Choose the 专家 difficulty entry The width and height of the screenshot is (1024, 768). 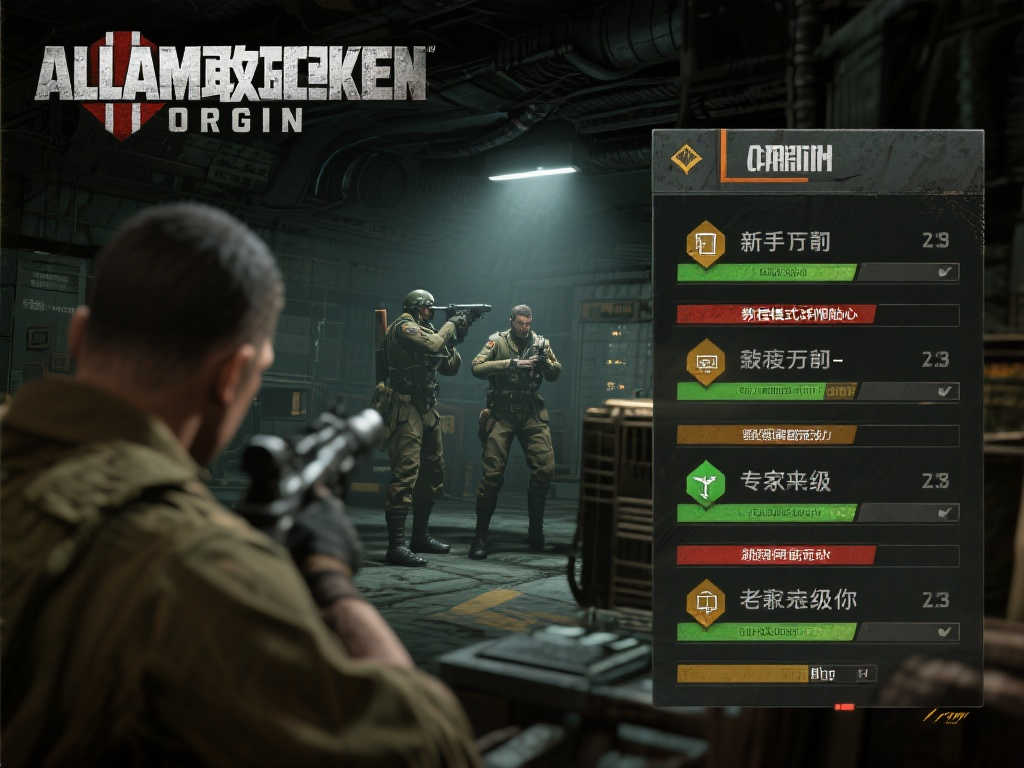pyautogui.click(x=785, y=481)
